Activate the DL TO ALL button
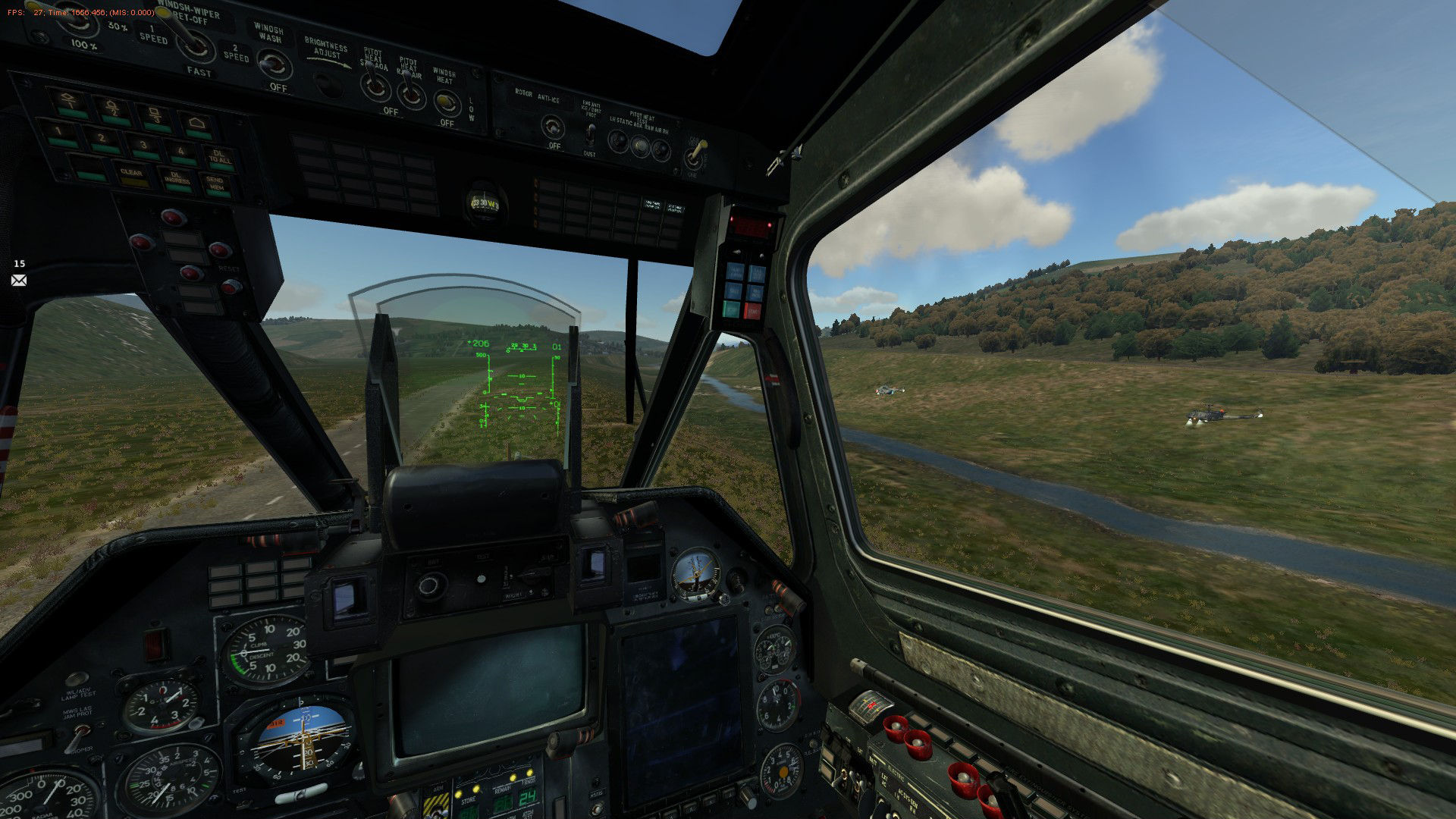1456x819 pixels. (220, 158)
